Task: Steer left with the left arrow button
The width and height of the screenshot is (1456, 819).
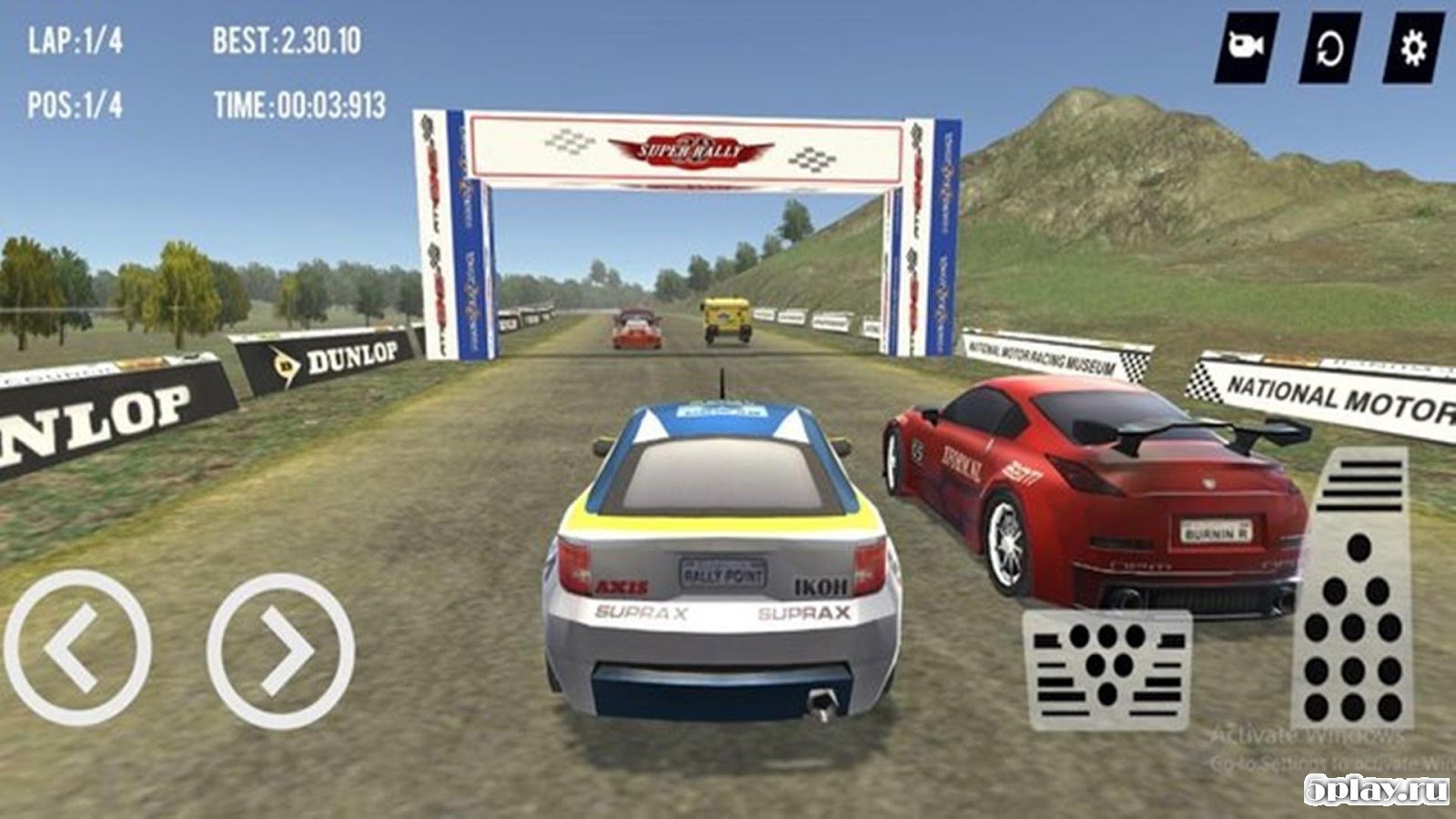Action: coord(77,648)
